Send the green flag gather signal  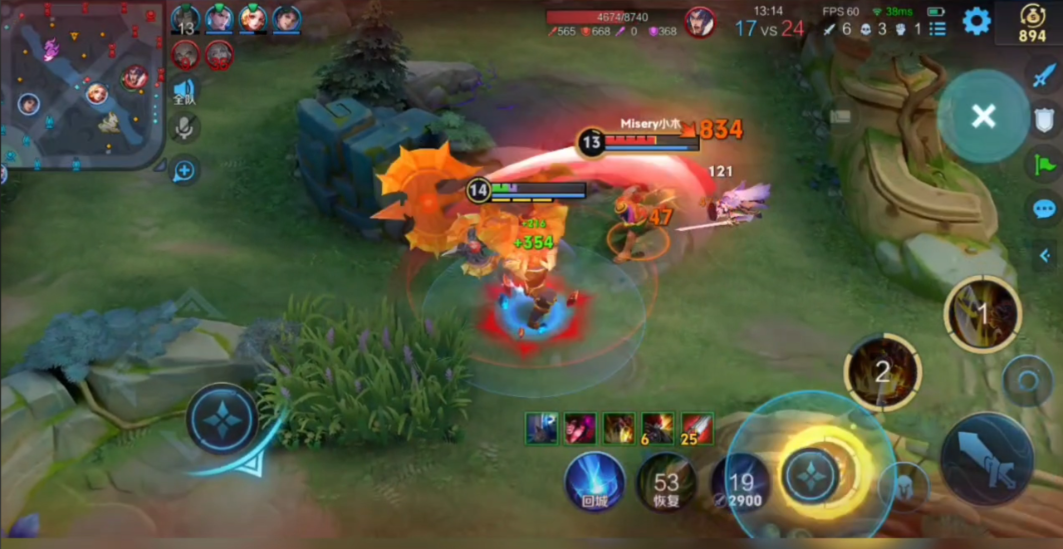point(1045,164)
